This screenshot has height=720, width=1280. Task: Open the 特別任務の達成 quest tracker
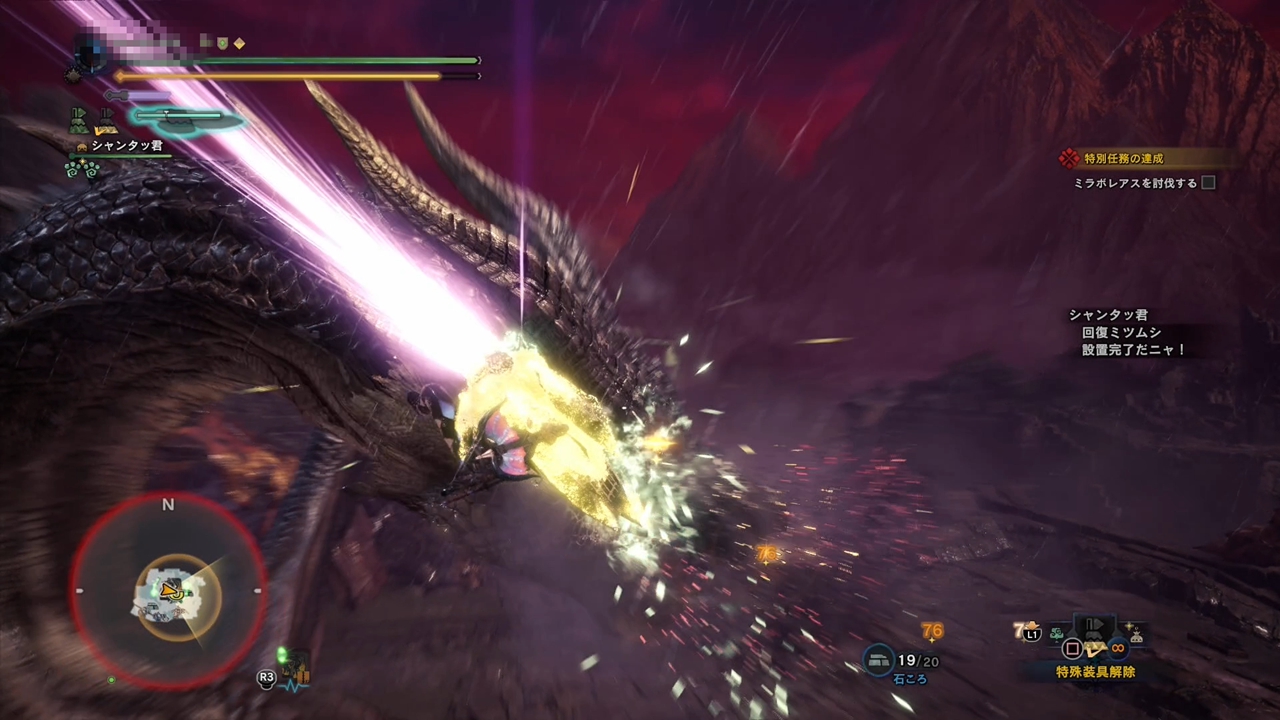pyautogui.click(x=1124, y=158)
